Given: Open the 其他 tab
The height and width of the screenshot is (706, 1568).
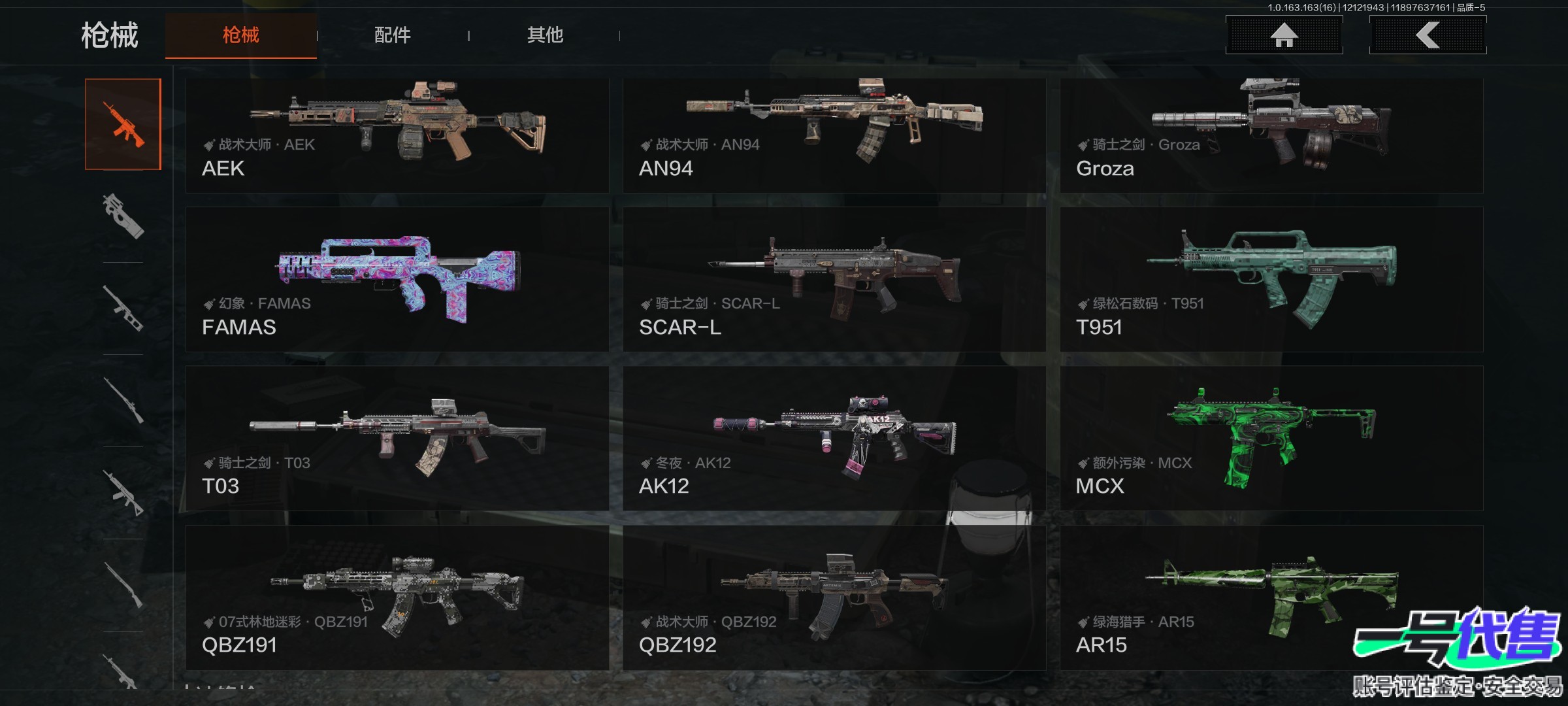Looking at the screenshot, I should click(545, 35).
